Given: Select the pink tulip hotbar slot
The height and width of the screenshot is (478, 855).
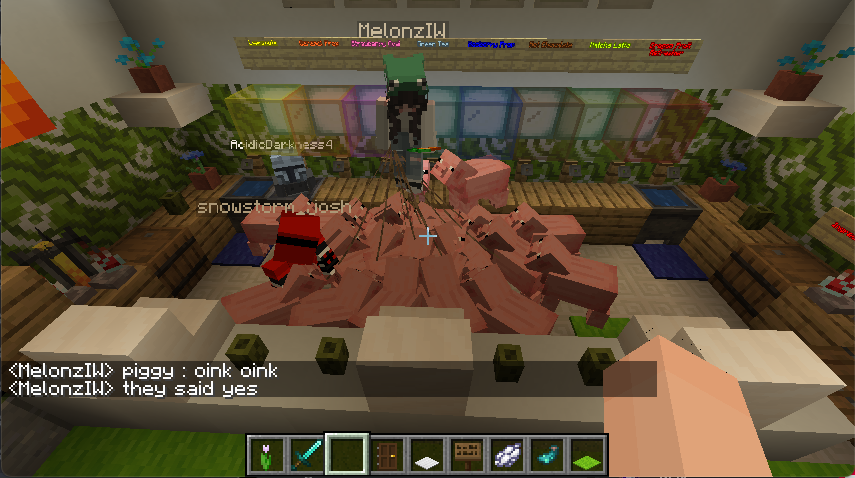Looking at the screenshot, I should [x=267, y=455].
